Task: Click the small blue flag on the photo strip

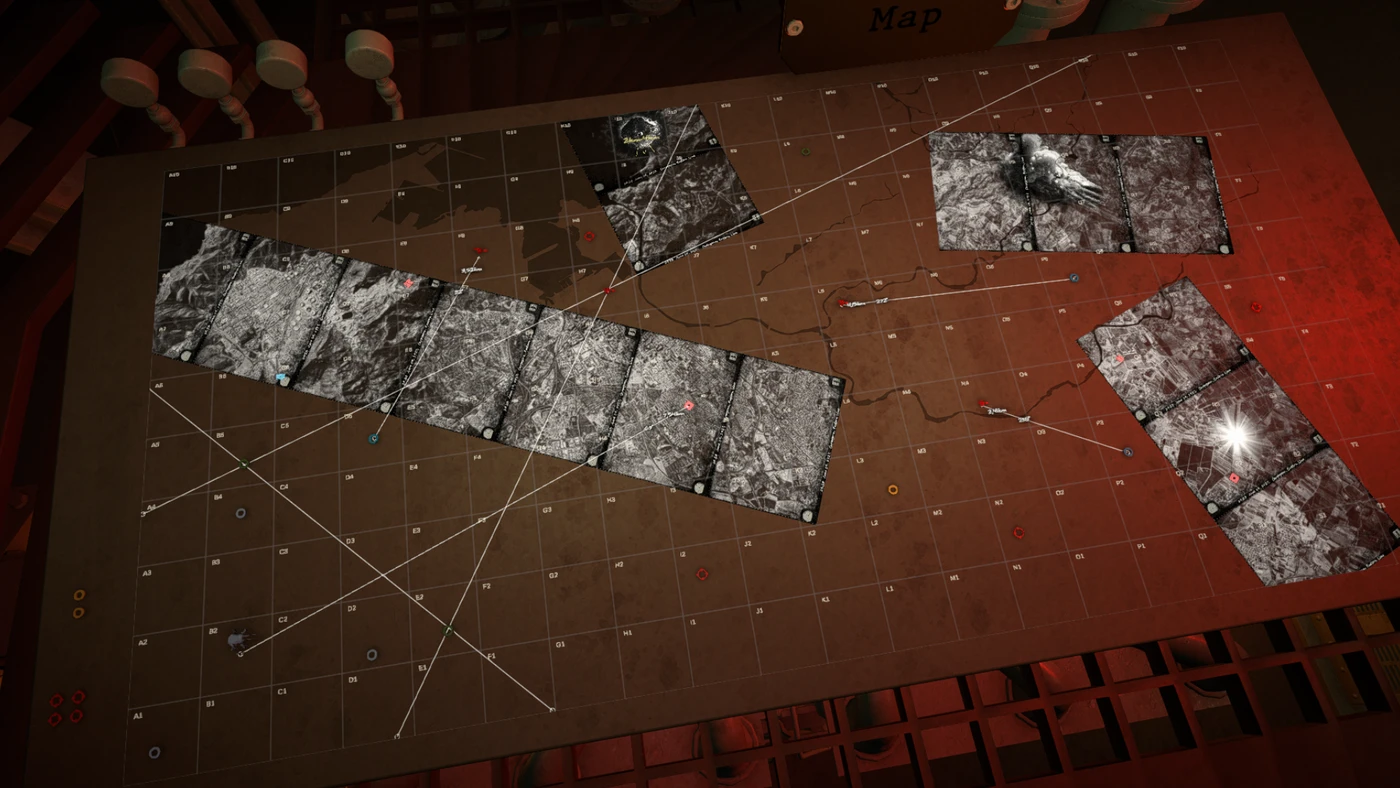Action: pos(281,378)
